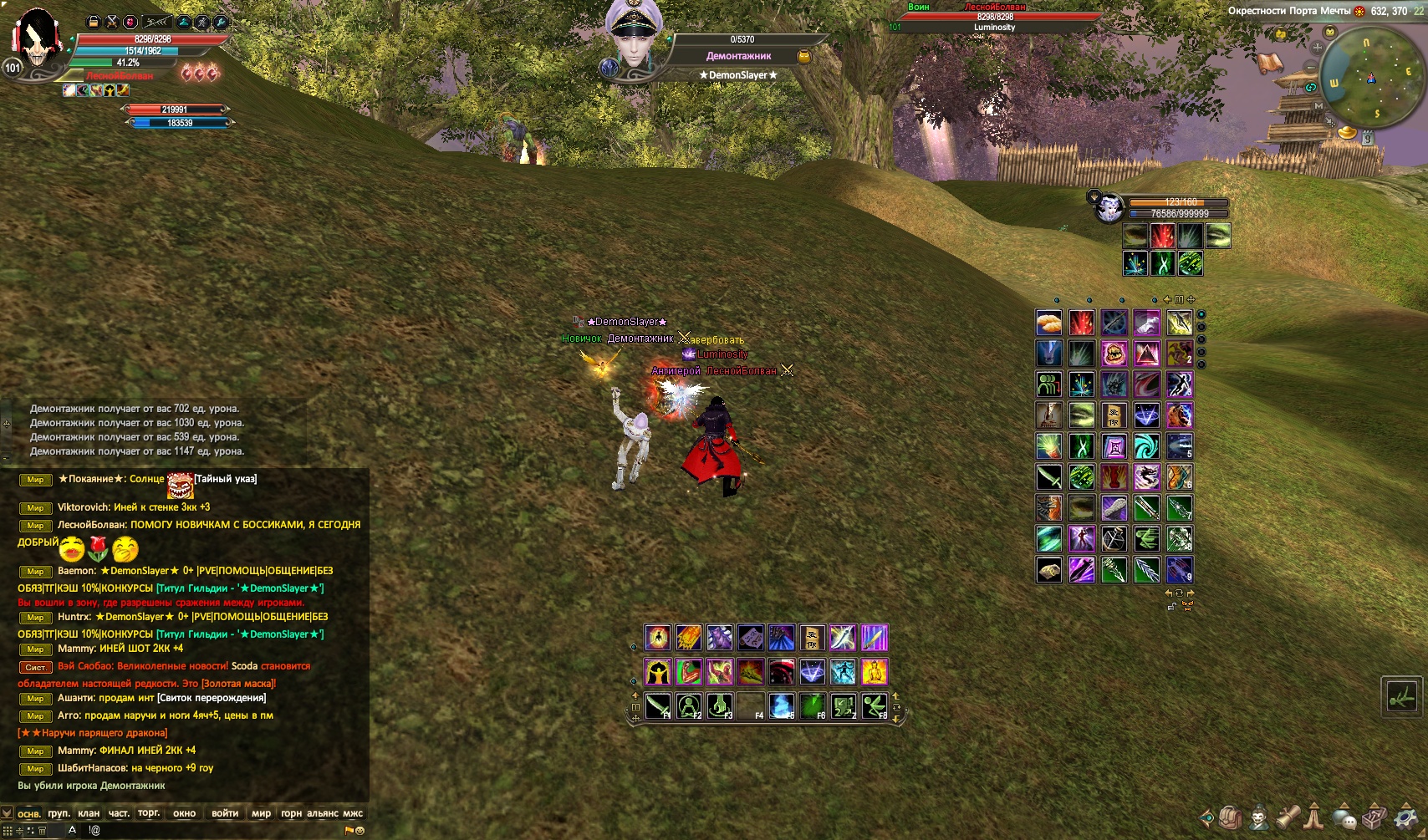Activate the golden Buddha skill icon

pos(874,672)
